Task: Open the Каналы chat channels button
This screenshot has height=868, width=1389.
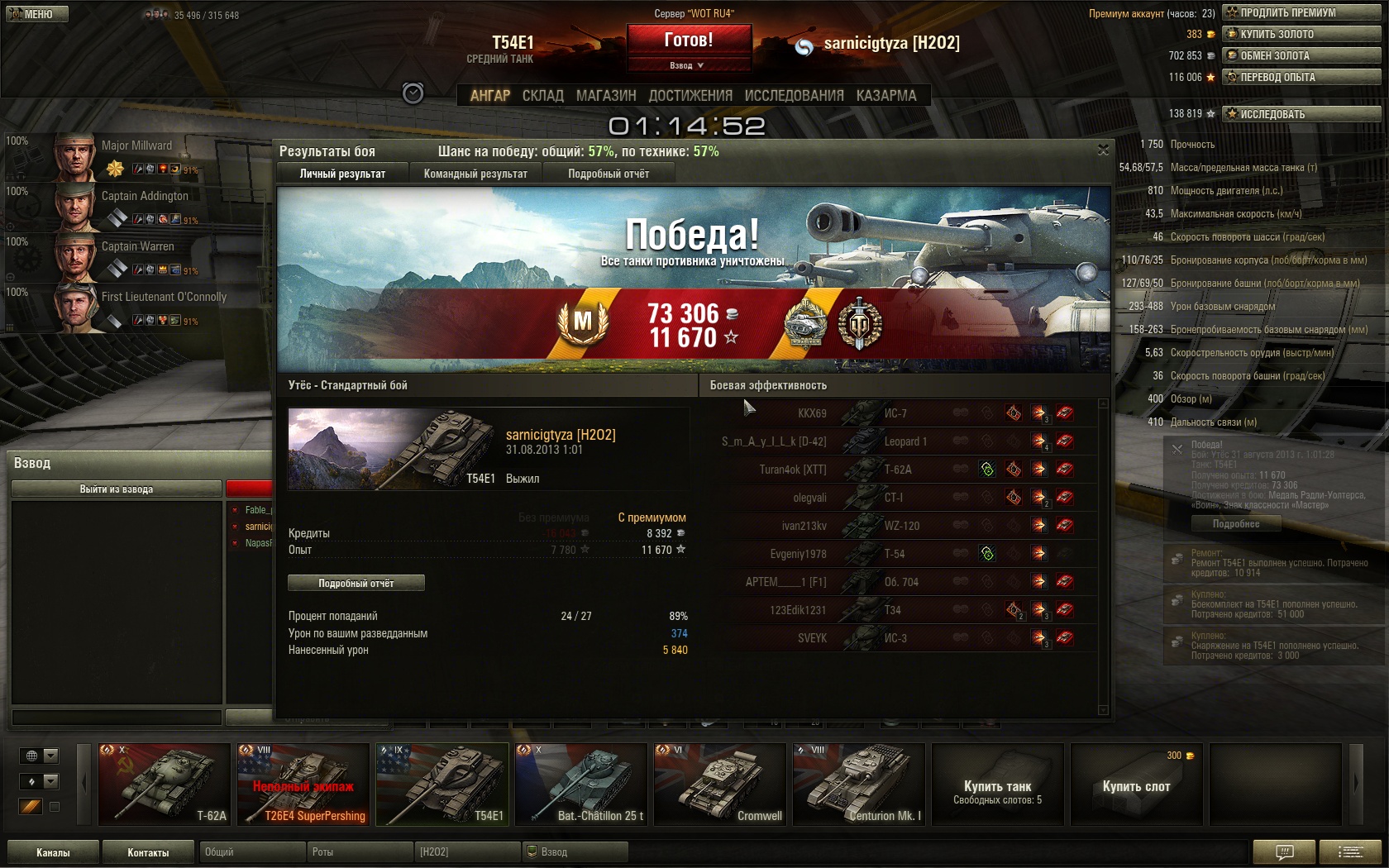Action: point(53,852)
